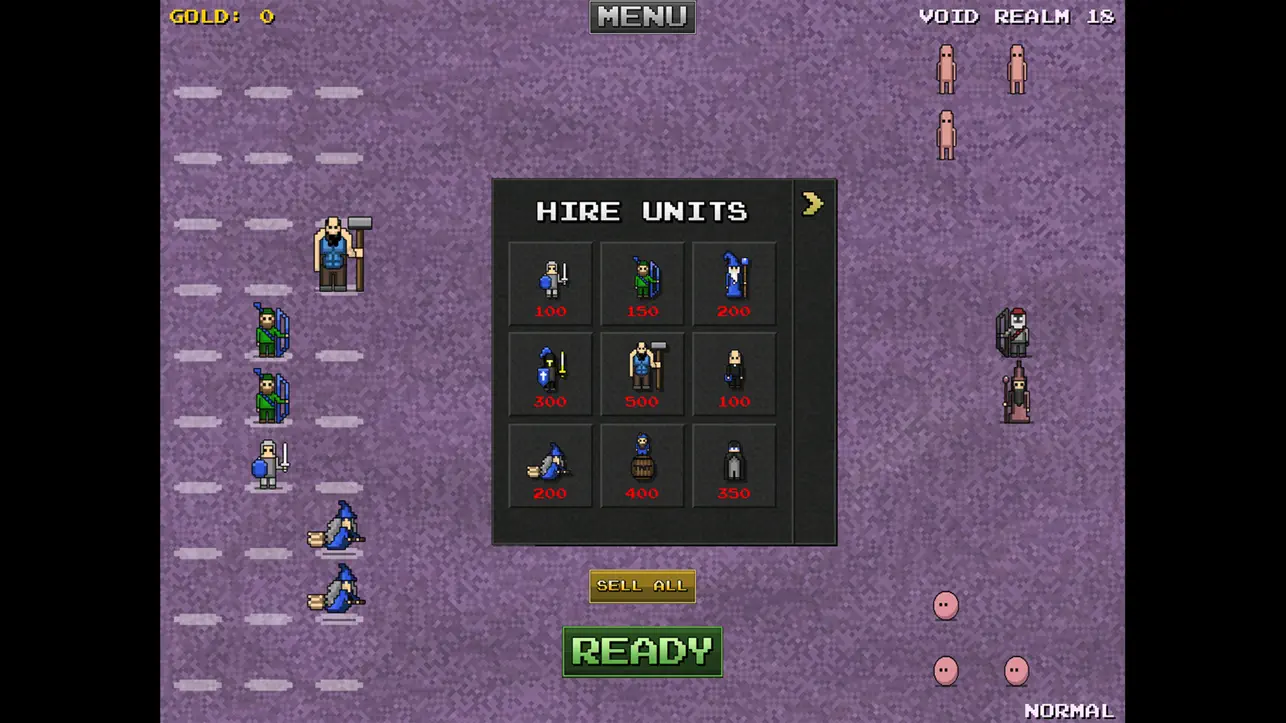
Task: Hire the blacksmith for 500 gold
Action: pyautogui.click(x=641, y=374)
